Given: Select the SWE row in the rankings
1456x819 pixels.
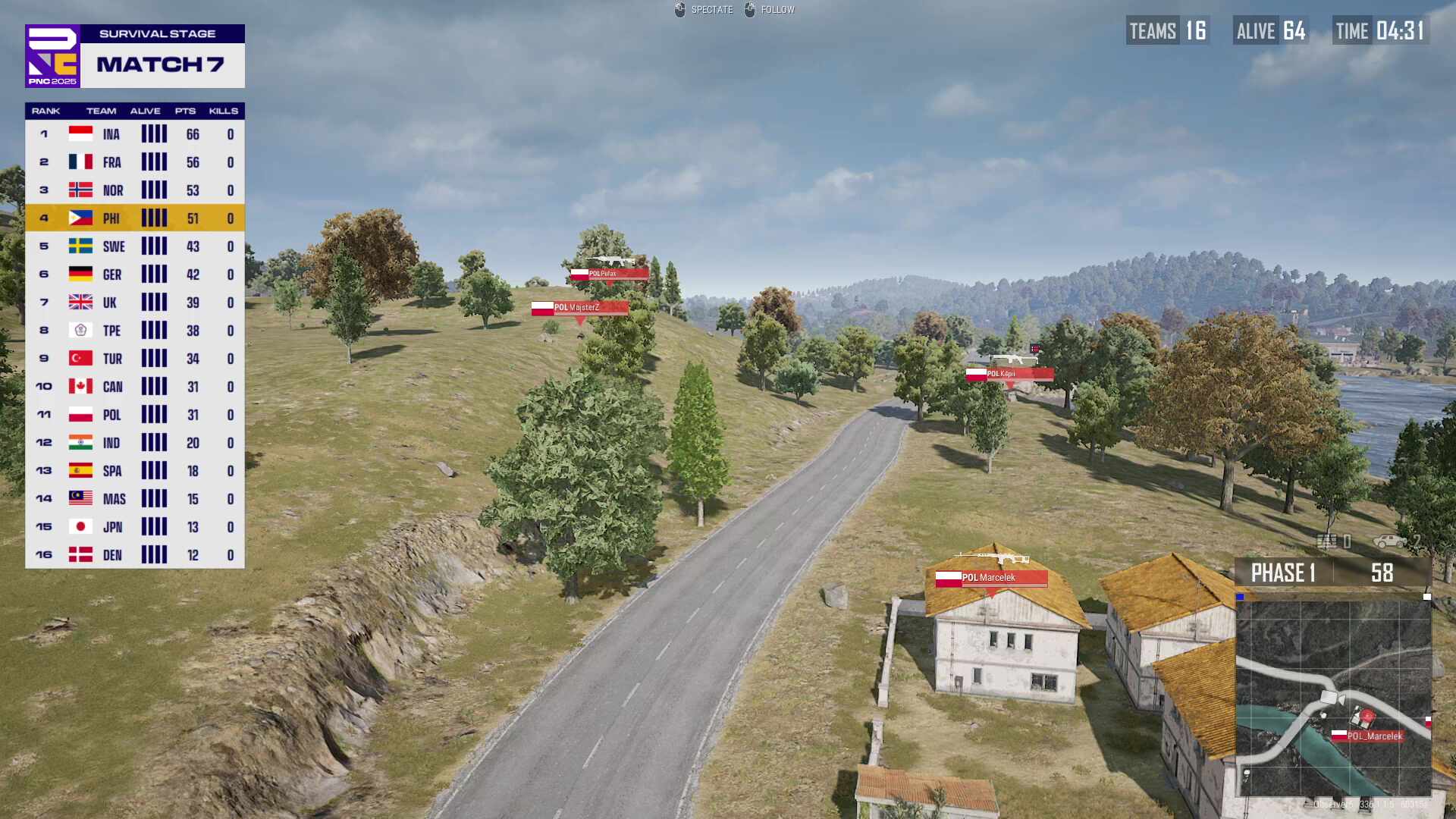Looking at the screenshot, I should pyautogui.click(x=135, y=246).
